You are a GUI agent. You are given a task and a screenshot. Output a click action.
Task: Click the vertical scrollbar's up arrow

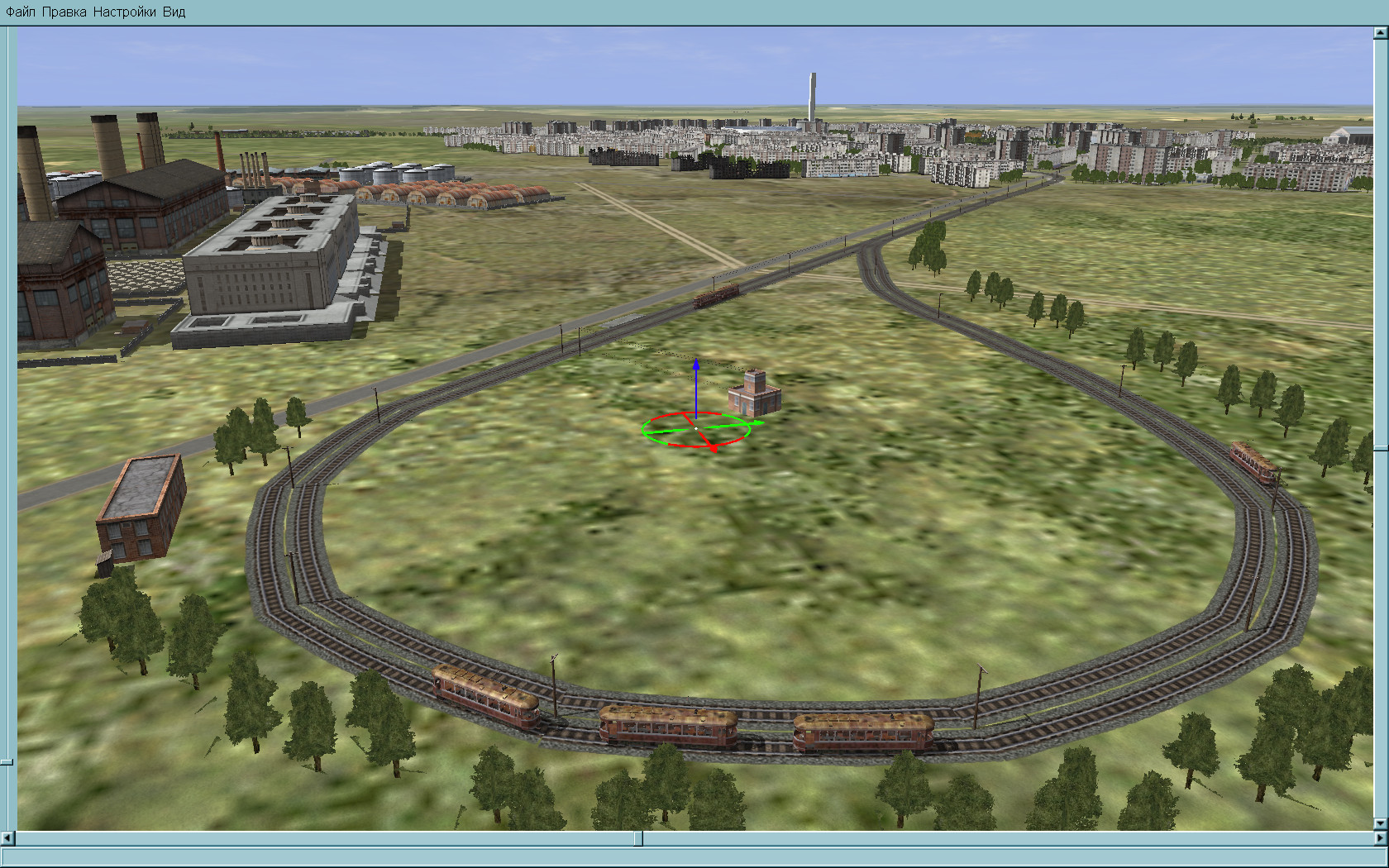click(1381, 33)
